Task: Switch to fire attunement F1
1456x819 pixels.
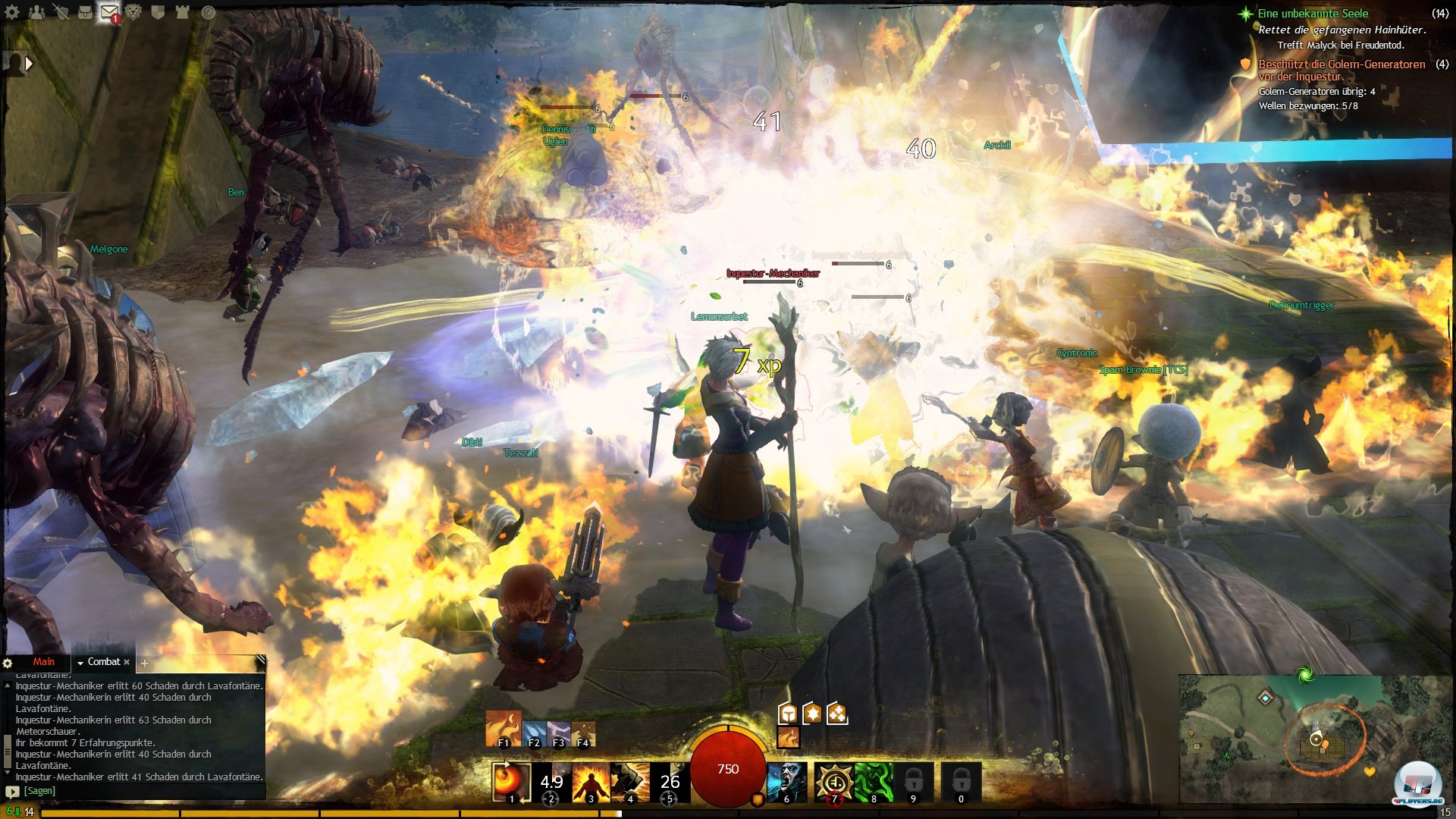Action: 503,730
